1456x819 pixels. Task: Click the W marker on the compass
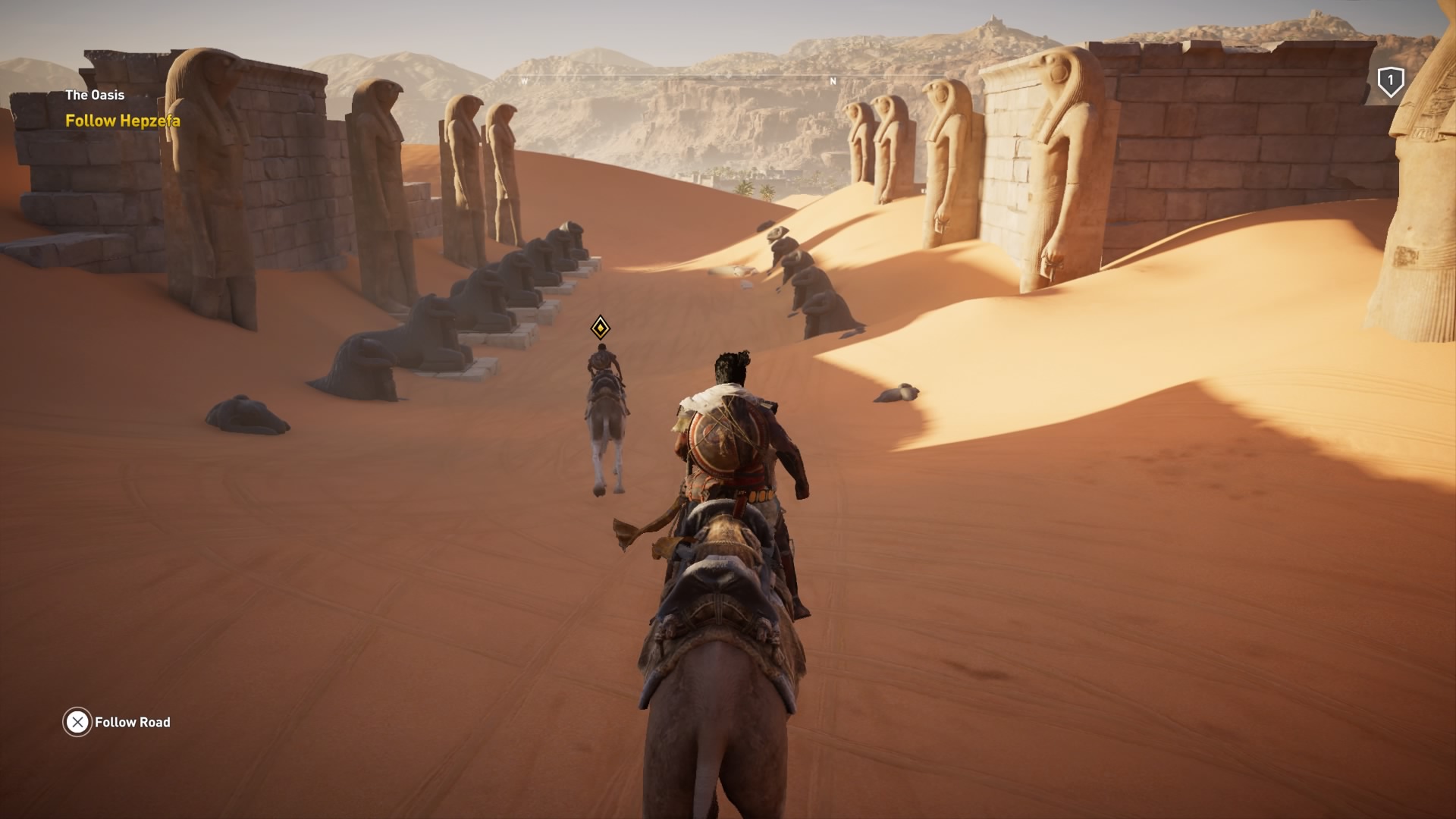[x=523, y=79]
